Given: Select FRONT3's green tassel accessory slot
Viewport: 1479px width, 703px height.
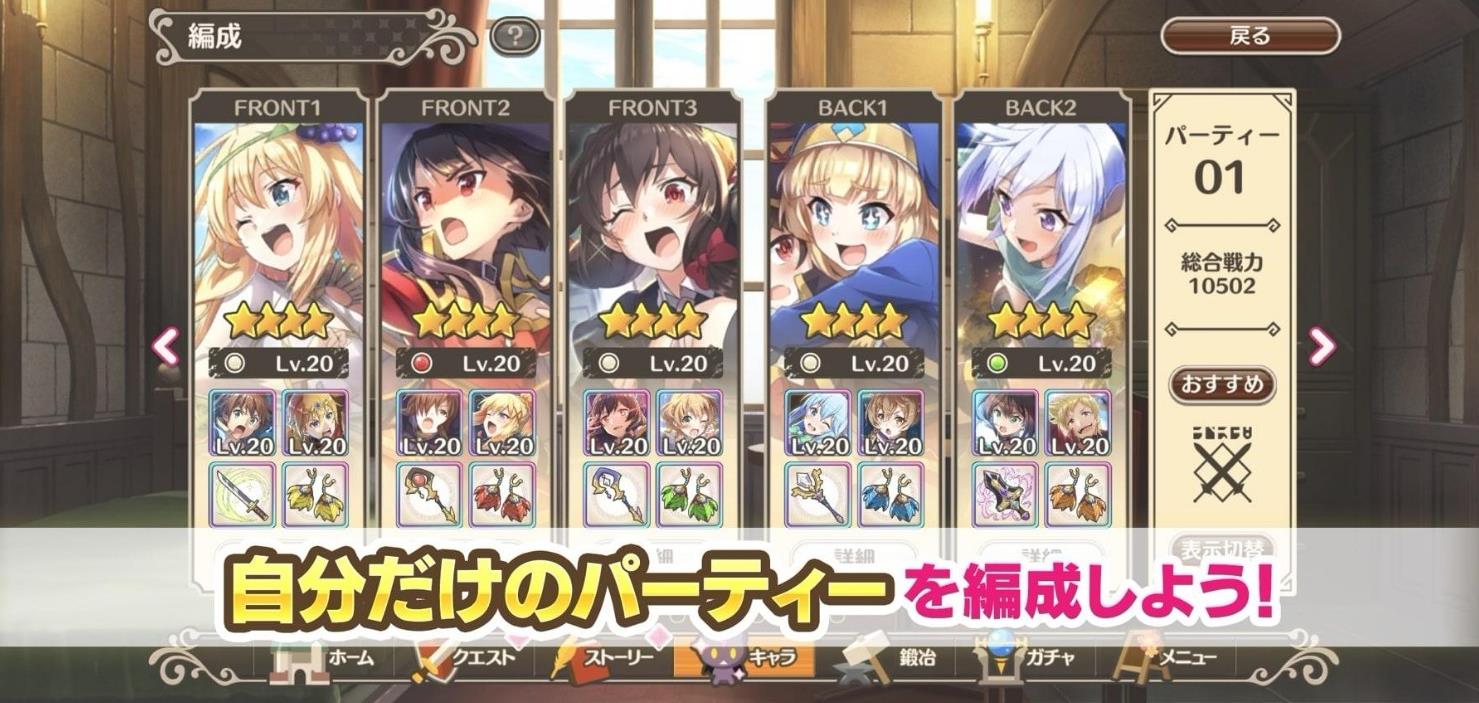Looking at the screenshot, I should click(689, 494).
